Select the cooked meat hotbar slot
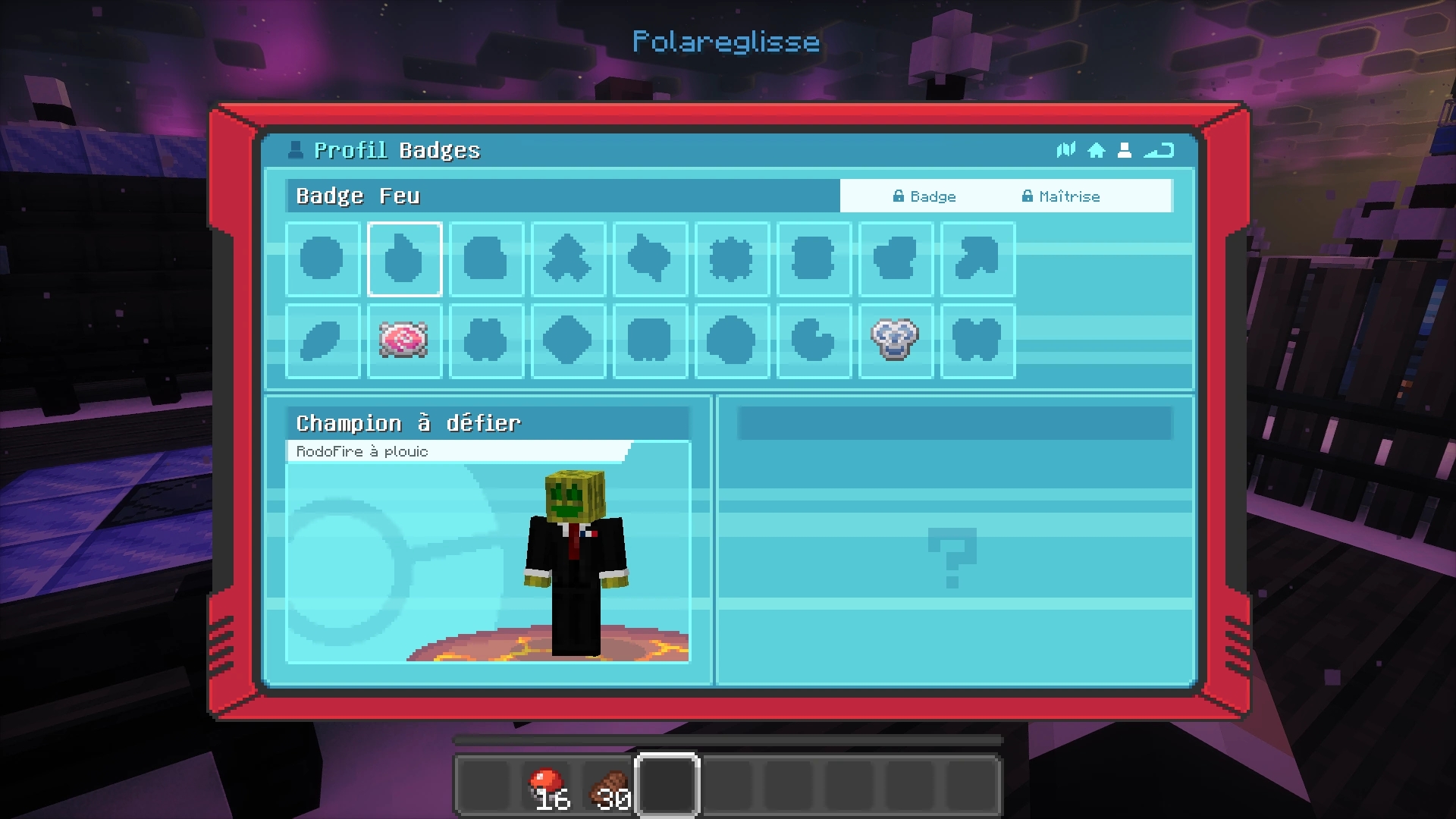Screen dimensions: 1456x819 pyautogui.click(x=608, y=786)
